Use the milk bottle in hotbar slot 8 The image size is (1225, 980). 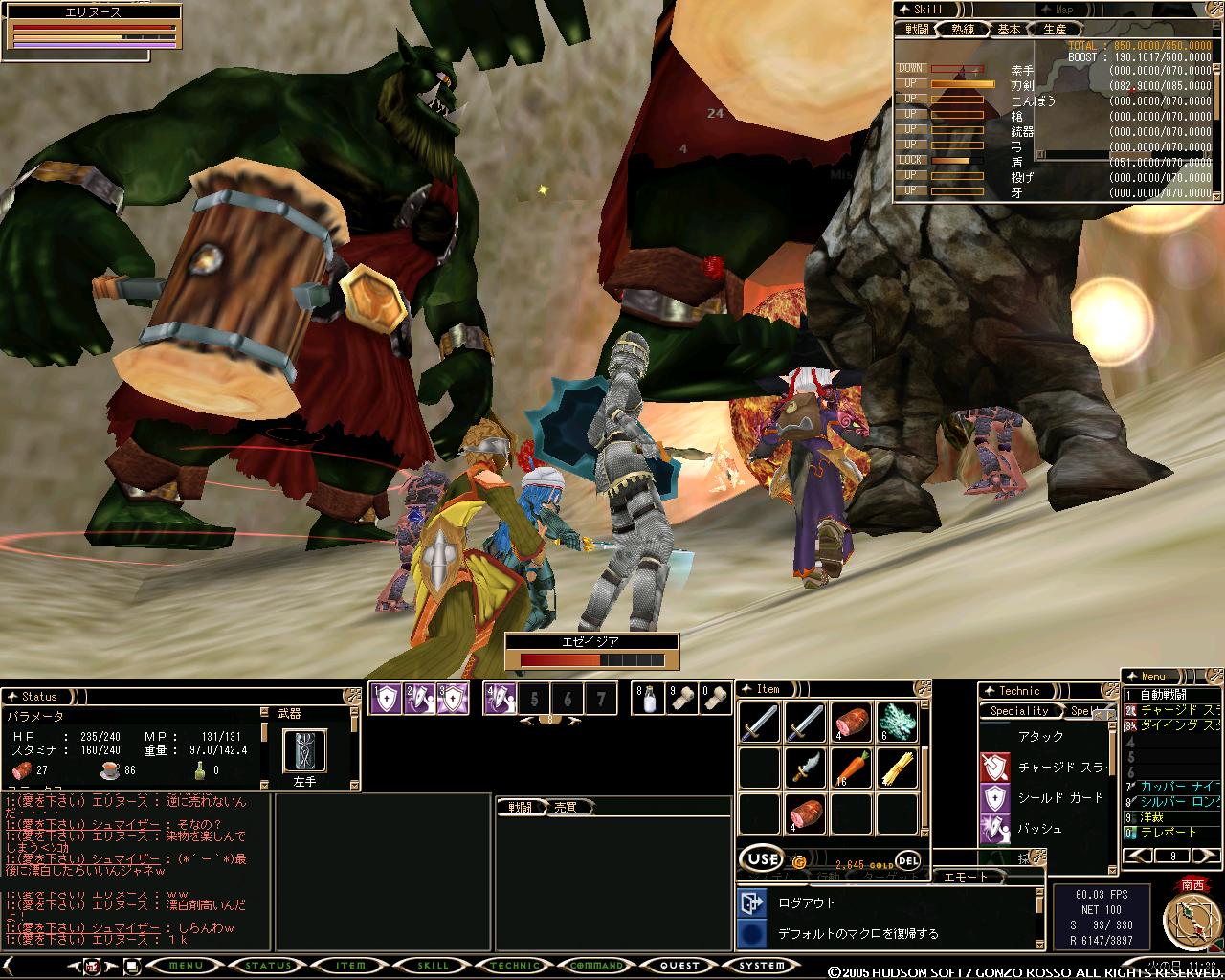[x=649, y=699]
